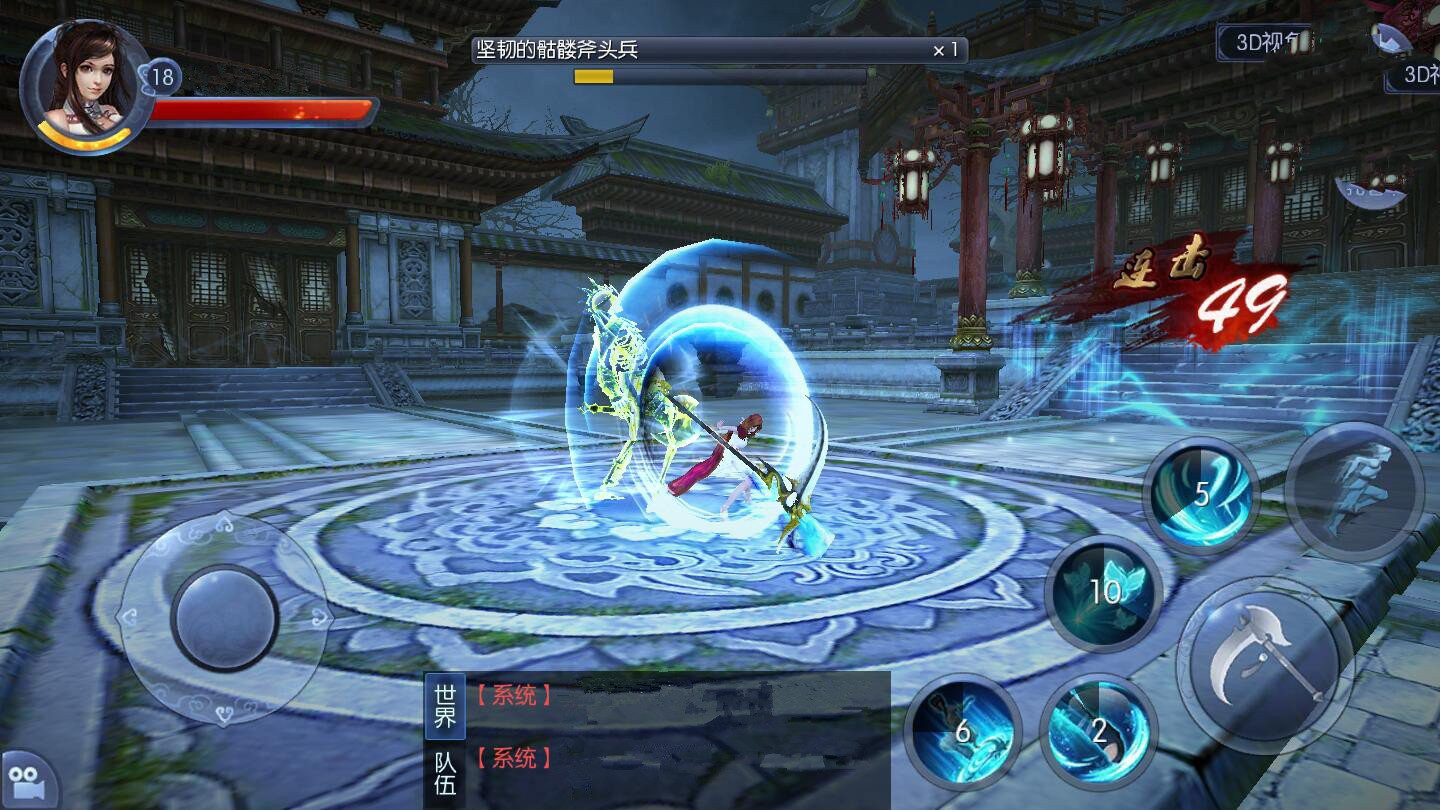
Task: Tap the virtual joystick knob
Action: [224, 618]
